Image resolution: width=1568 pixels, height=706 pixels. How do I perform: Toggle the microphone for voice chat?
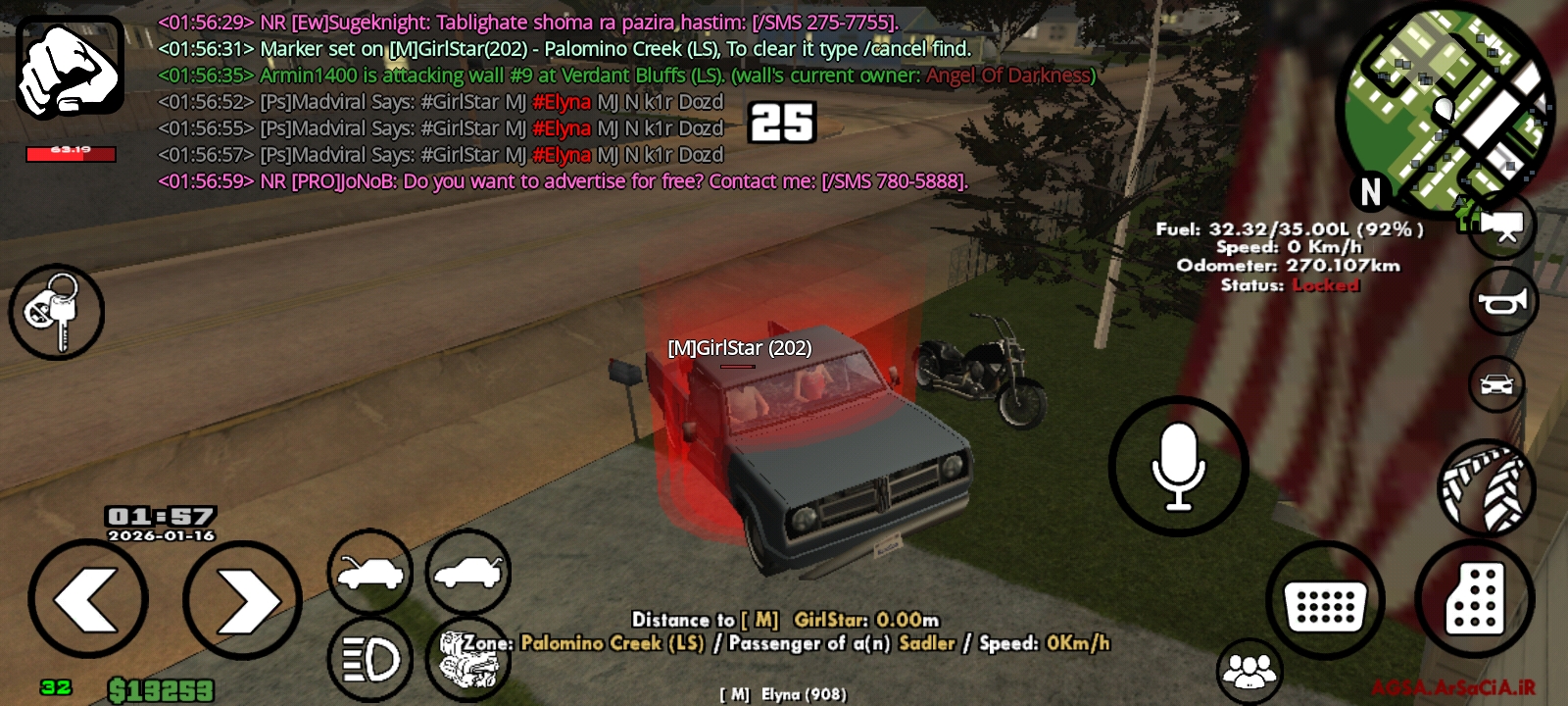[1179, 468]
